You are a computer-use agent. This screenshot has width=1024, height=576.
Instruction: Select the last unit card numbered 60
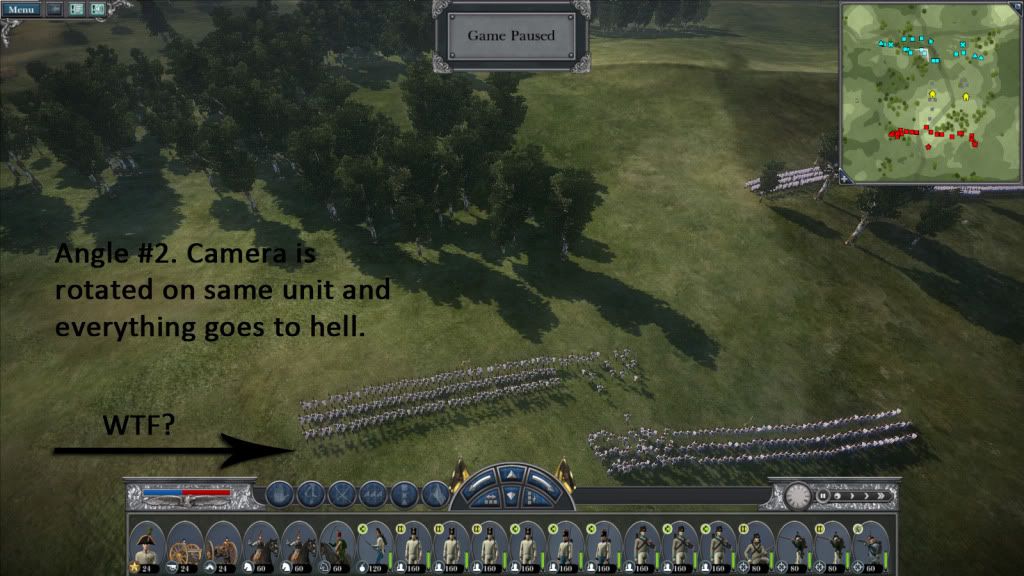click(x=871, y=545)
